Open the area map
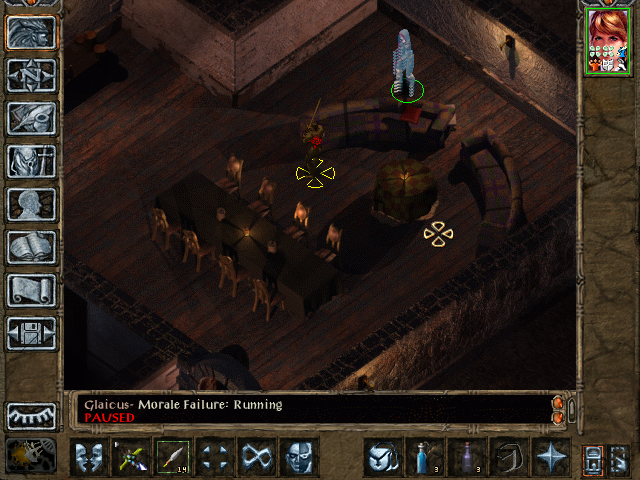The height and width of the screenshot is (480, 640). (x=31, y=75)
